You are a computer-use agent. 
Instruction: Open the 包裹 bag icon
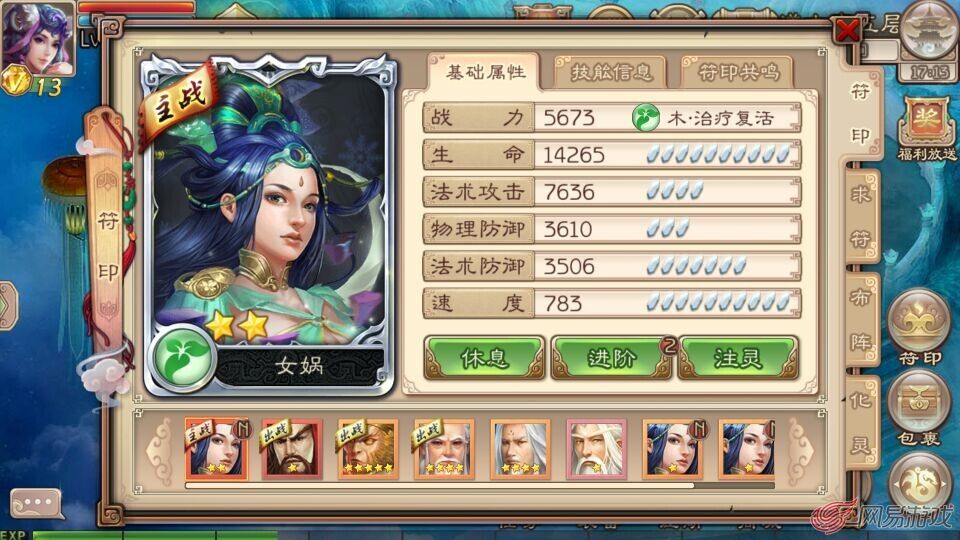coord(920,410)
